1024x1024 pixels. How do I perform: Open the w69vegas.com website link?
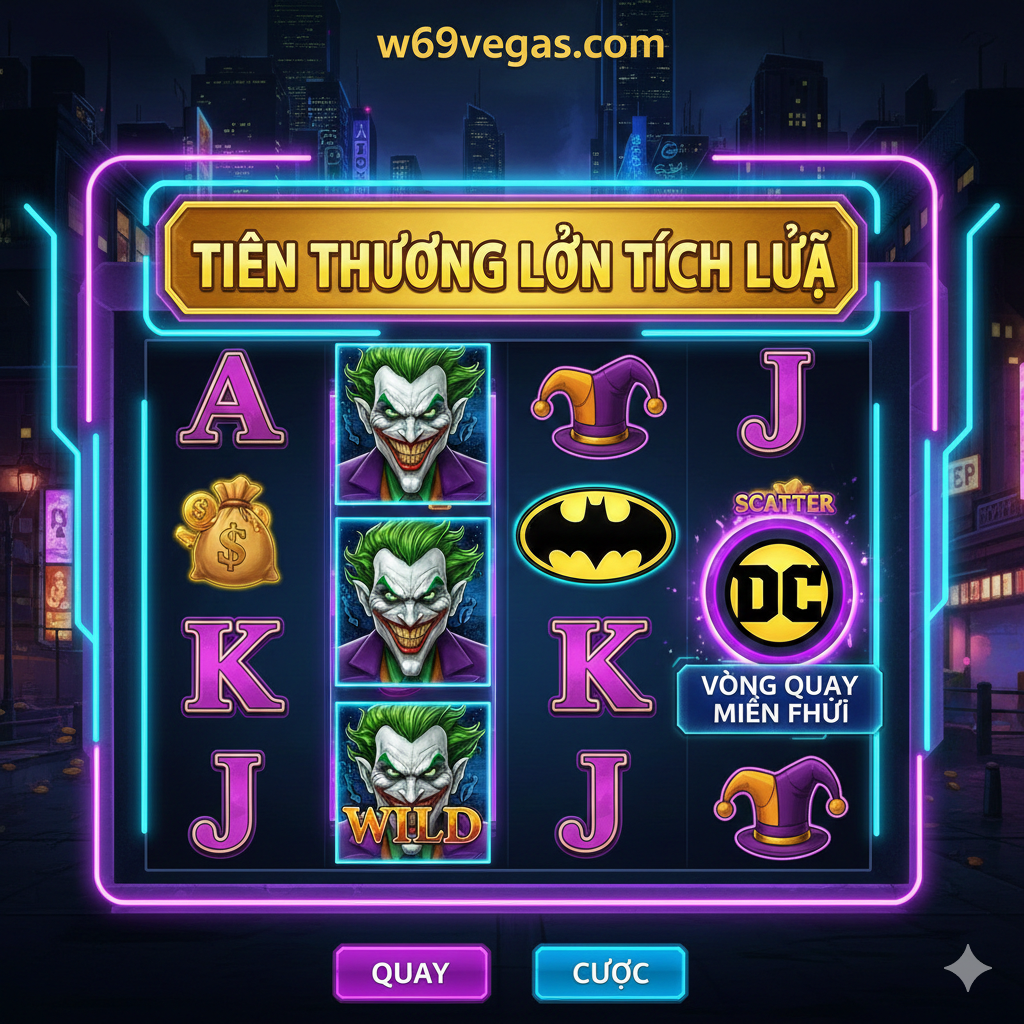pos(521,44)
